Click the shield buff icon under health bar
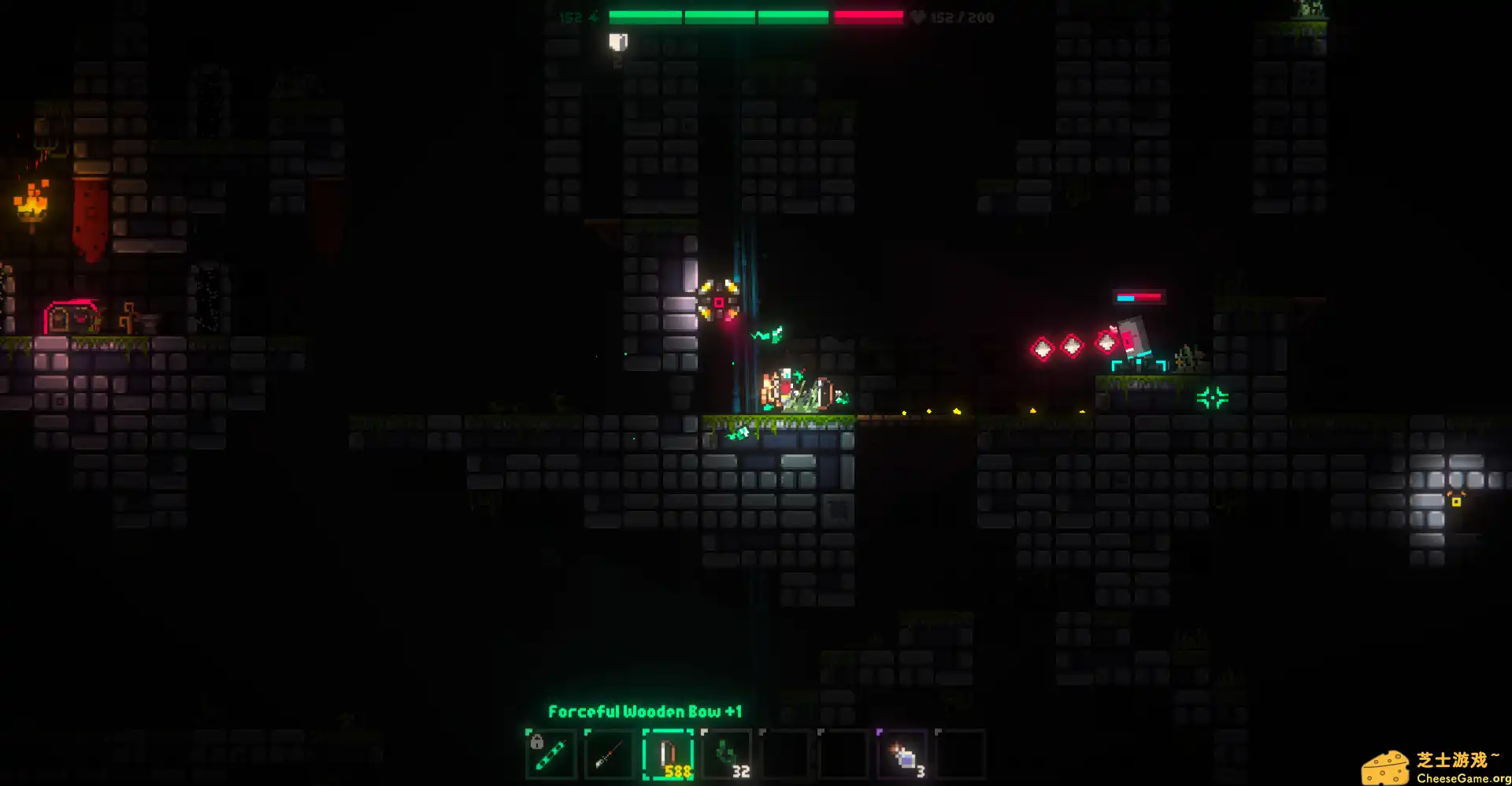The image size is (1512, 786). point(619,42)
